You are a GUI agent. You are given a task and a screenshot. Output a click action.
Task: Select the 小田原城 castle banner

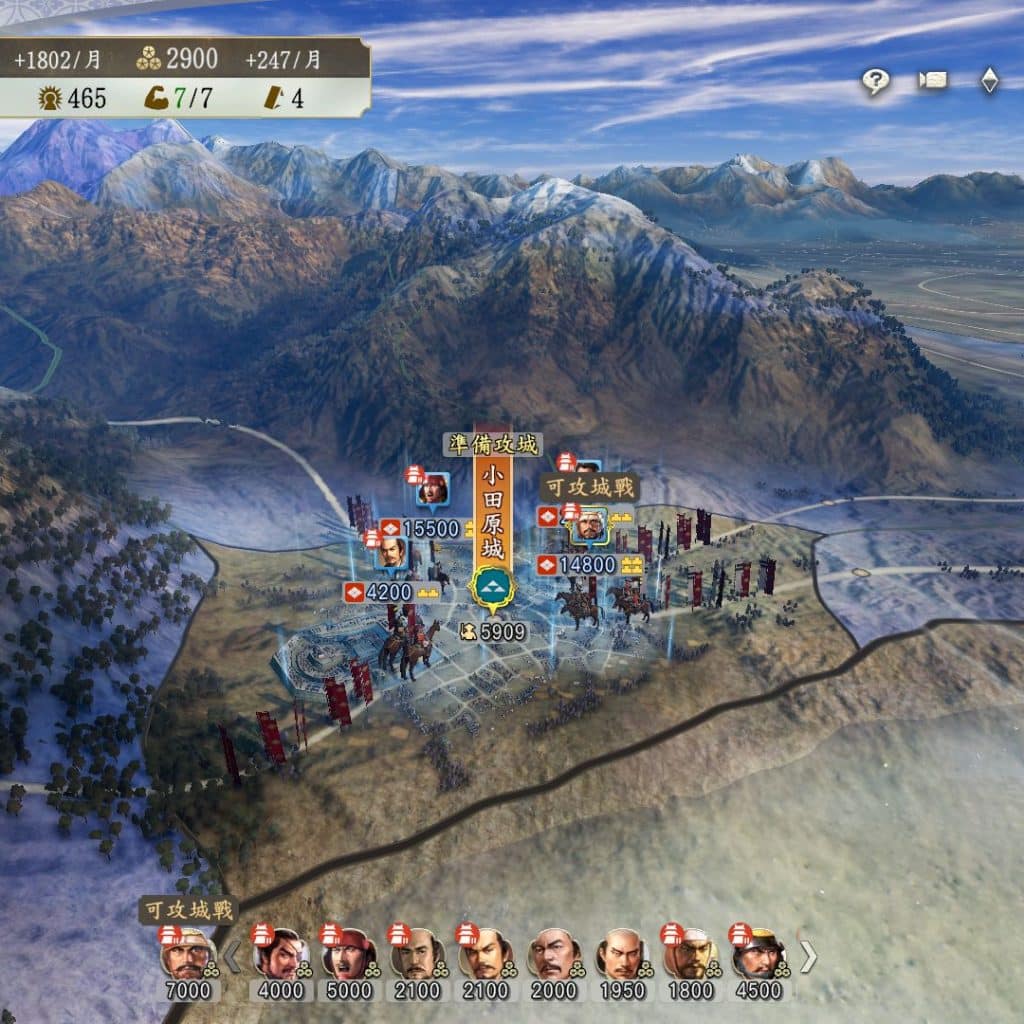coord(491,510)
